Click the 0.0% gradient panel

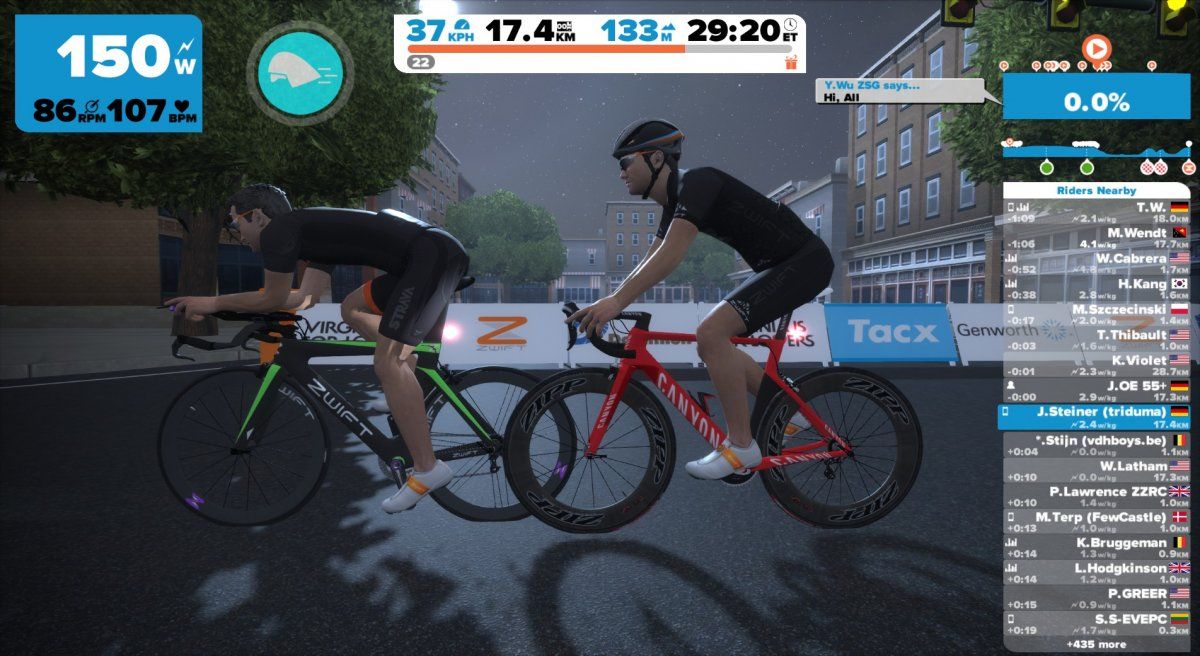tap(1097, 101)
